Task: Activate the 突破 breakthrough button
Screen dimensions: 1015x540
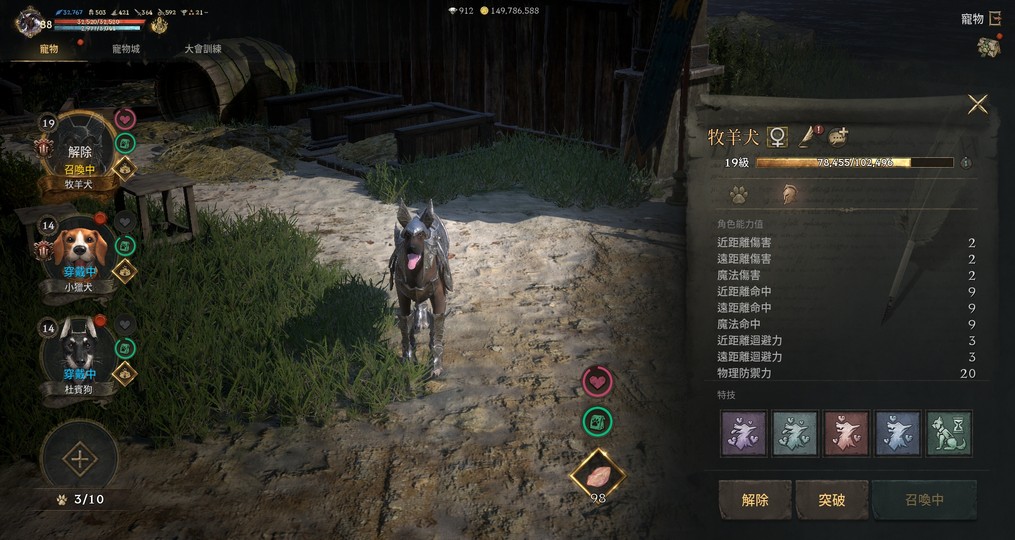Action: point(832,499)
